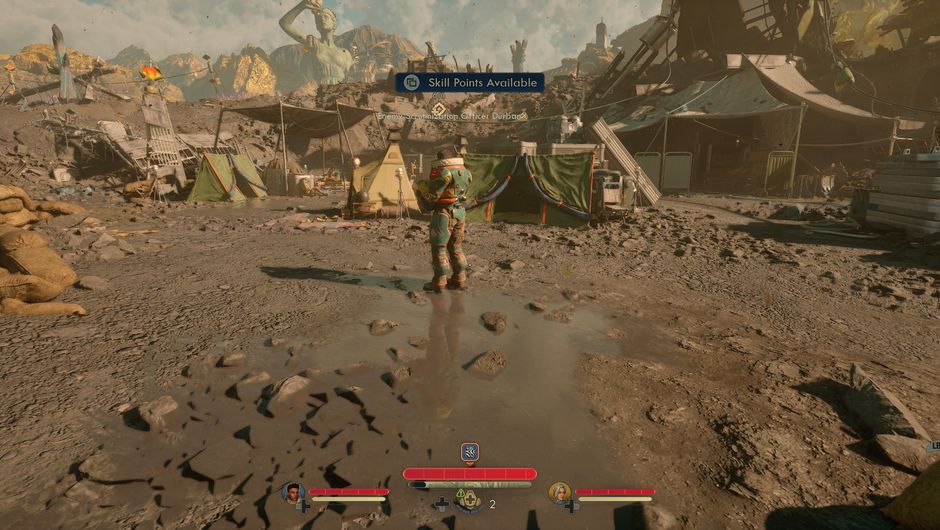This screenshot has width=940, height=530.
Task: Click the diamond enemy objective marker
Action: [438, 107]
